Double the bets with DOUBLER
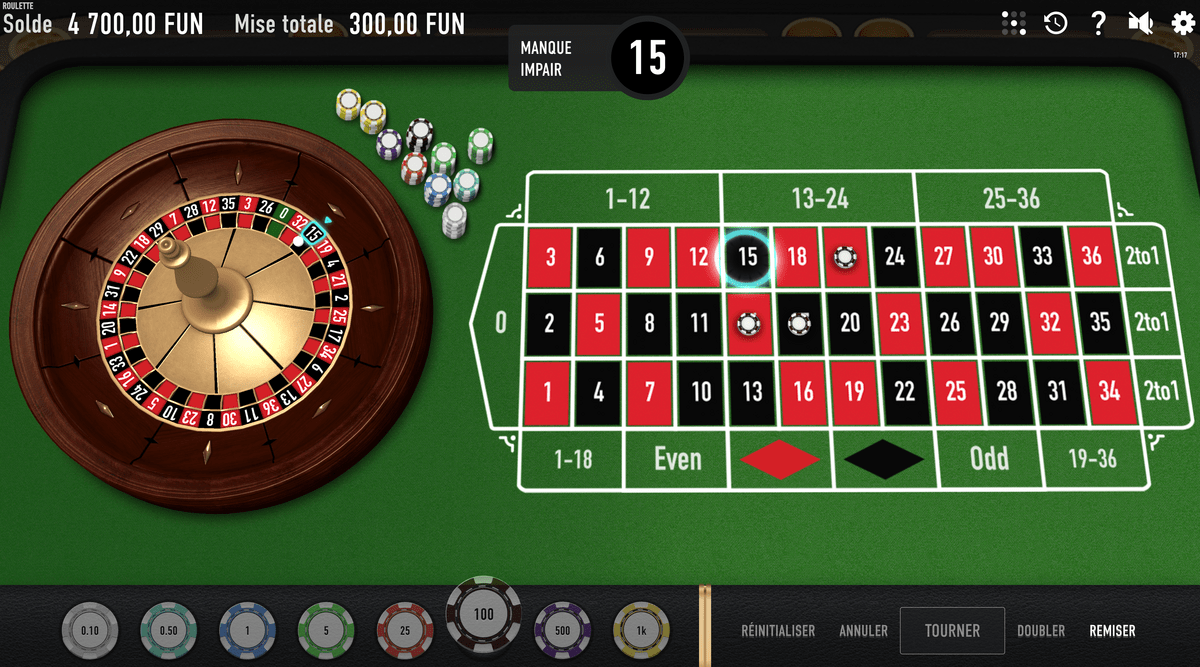 tap(1040, 631)
